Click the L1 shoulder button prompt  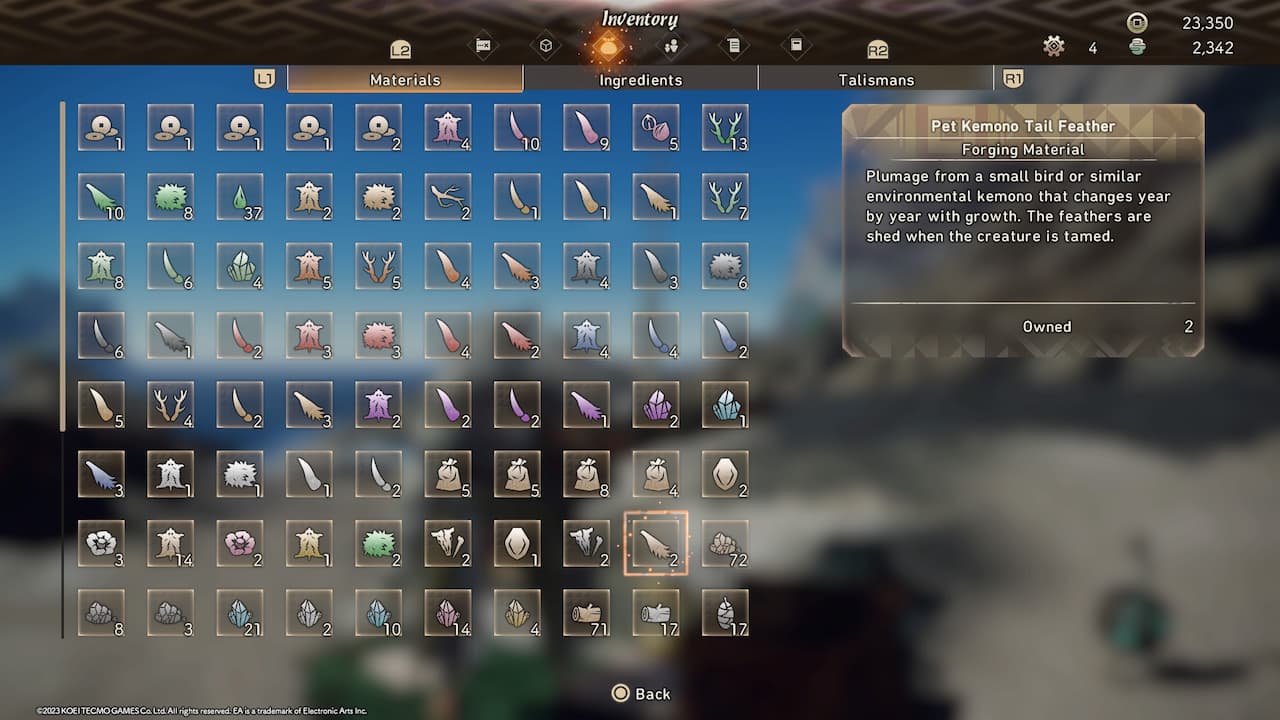tap(265, 76)
